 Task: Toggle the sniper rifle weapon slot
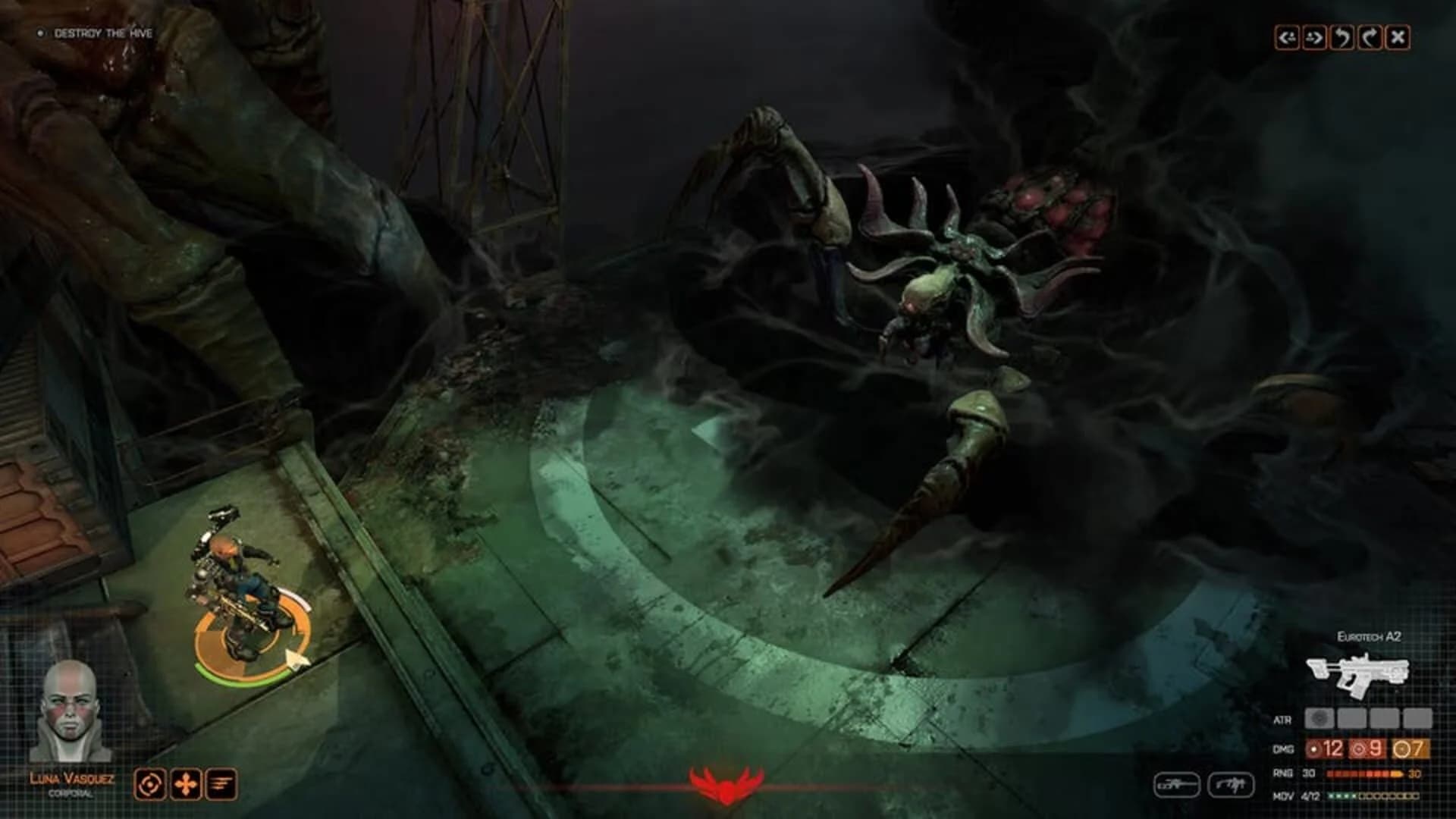(1177, 786)
